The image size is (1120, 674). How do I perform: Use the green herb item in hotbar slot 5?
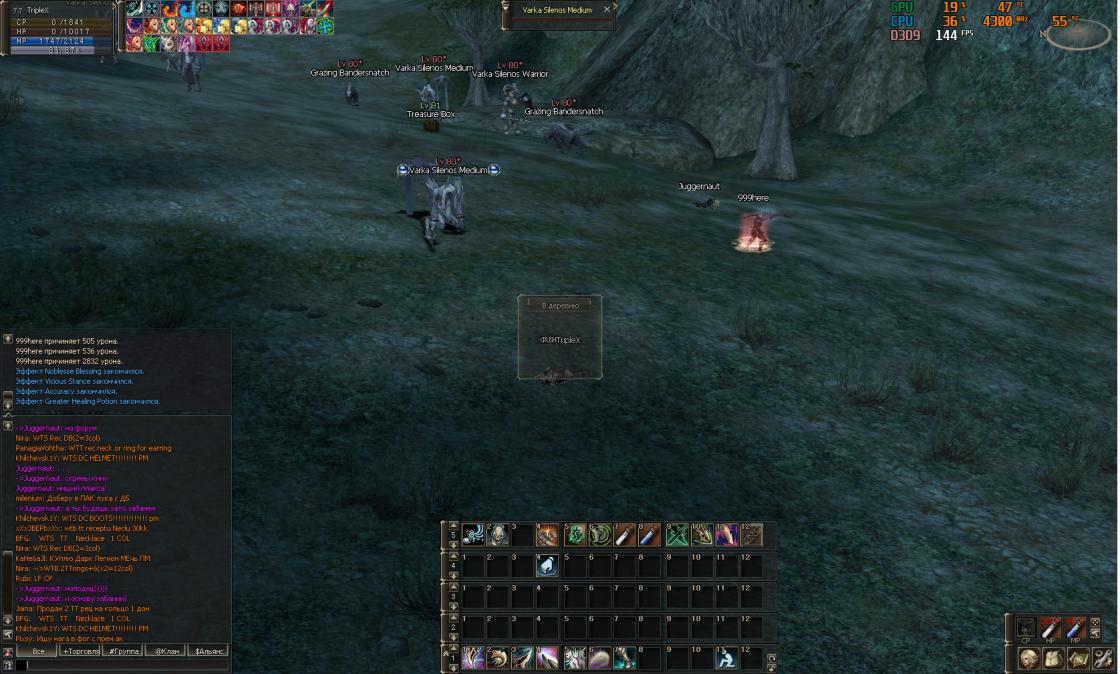pos(575,535)
